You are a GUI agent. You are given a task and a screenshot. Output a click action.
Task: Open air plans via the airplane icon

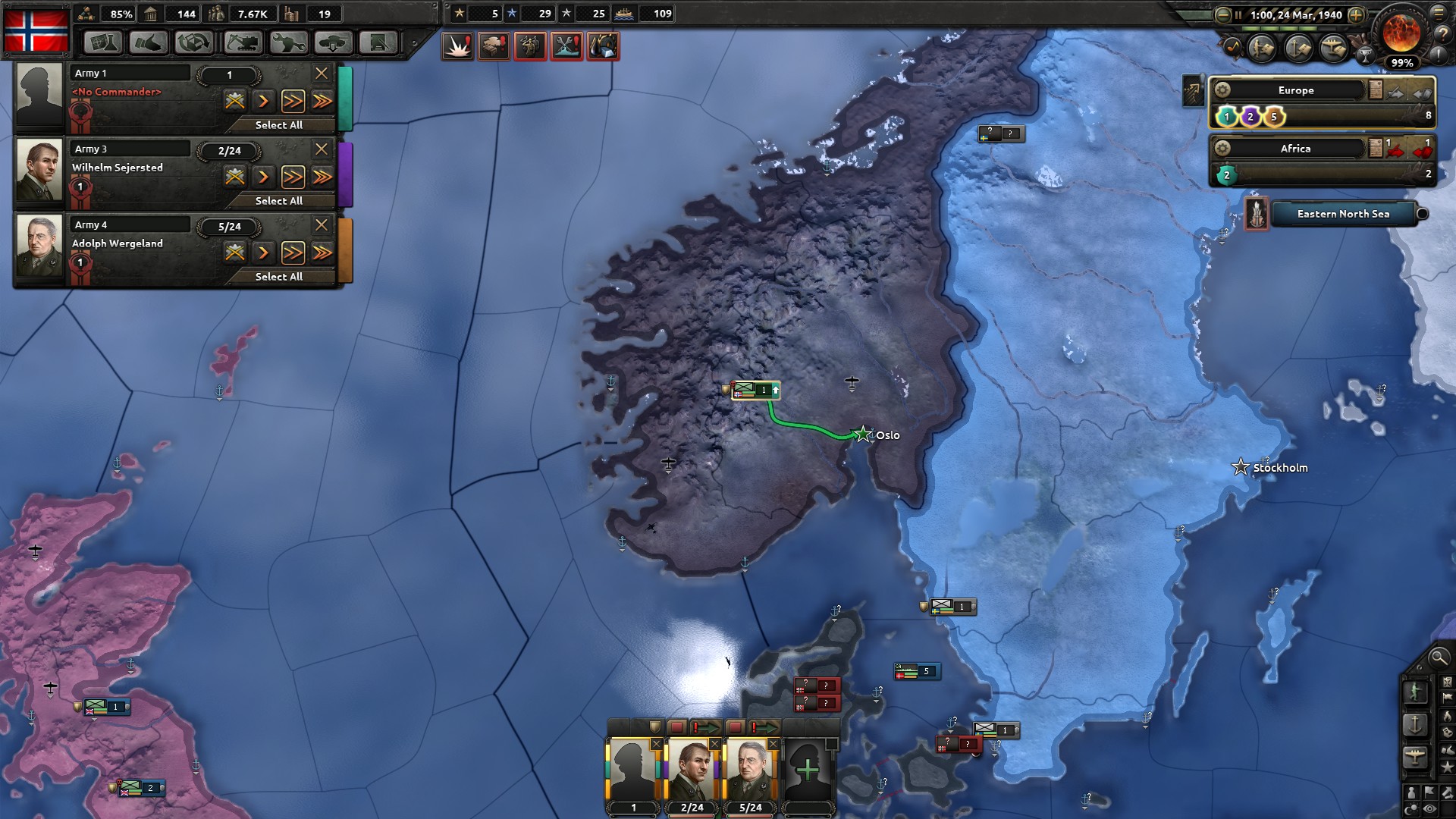(x=1332, y=48)
